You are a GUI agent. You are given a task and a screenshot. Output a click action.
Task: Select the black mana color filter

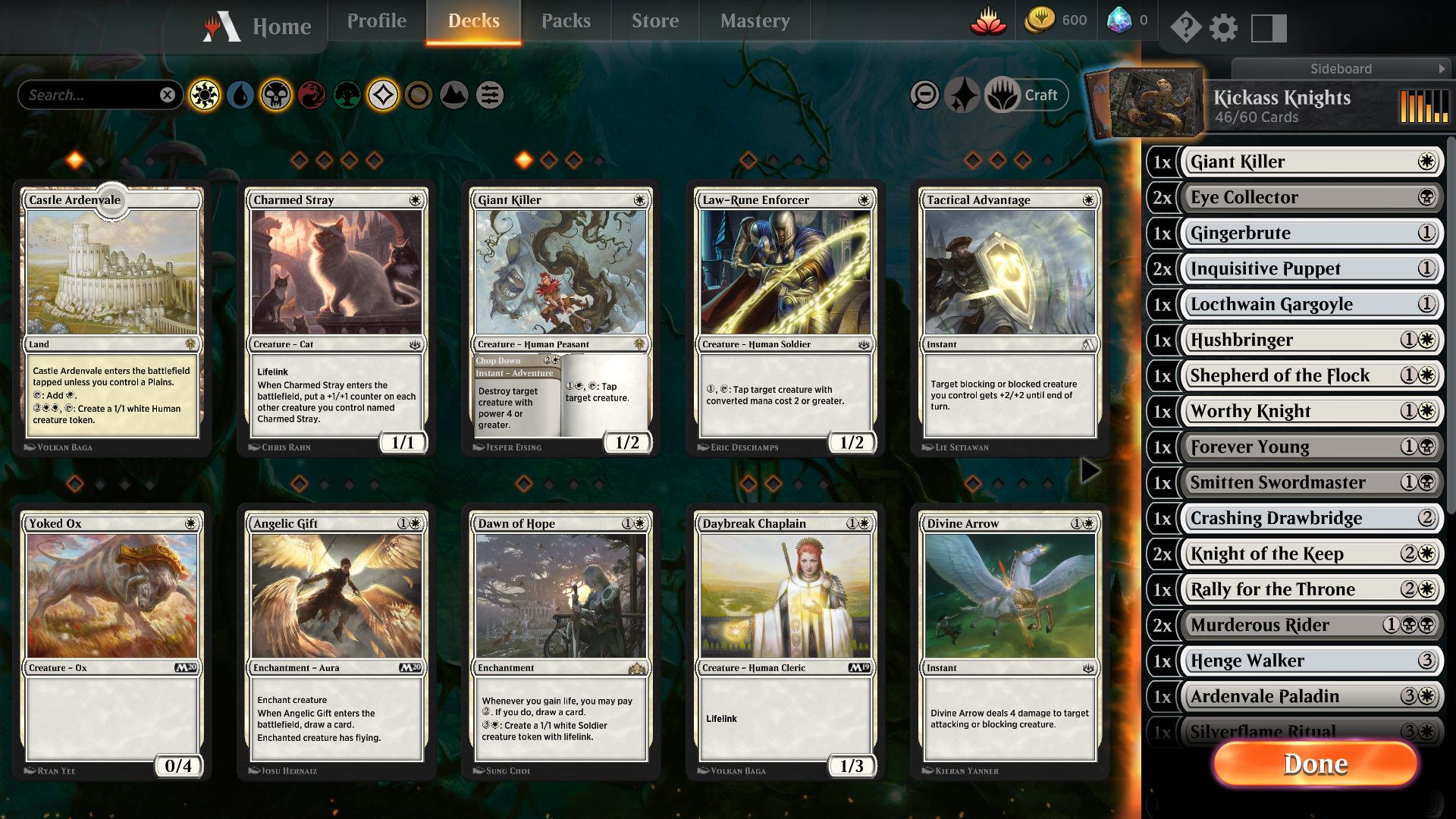(x=275, y=96)
